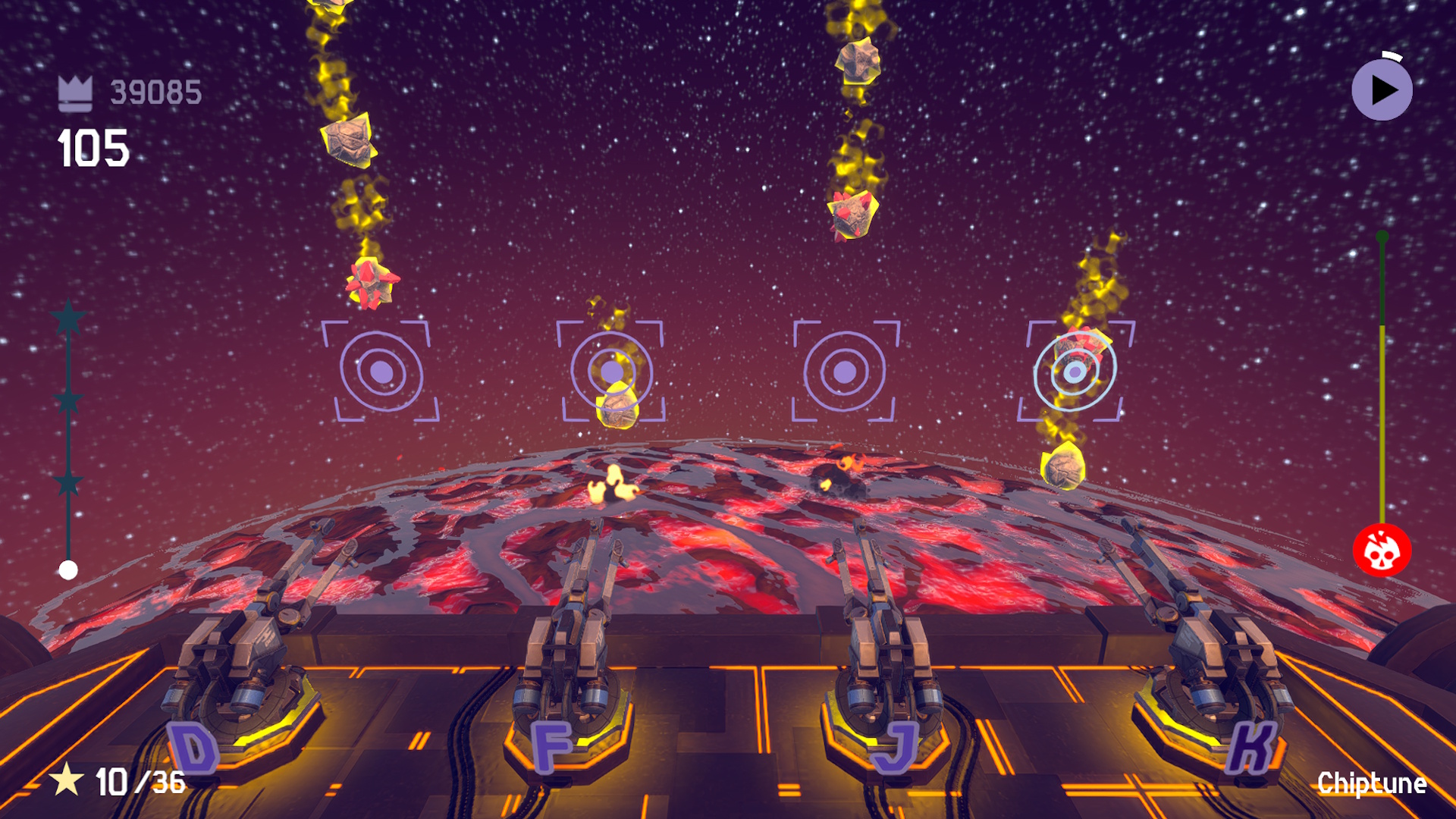Image resolution: width=1456 pixels, height=819 pixels.
Task: Click the stopwatch-style pause icon top right
Action: point(1382,89)
